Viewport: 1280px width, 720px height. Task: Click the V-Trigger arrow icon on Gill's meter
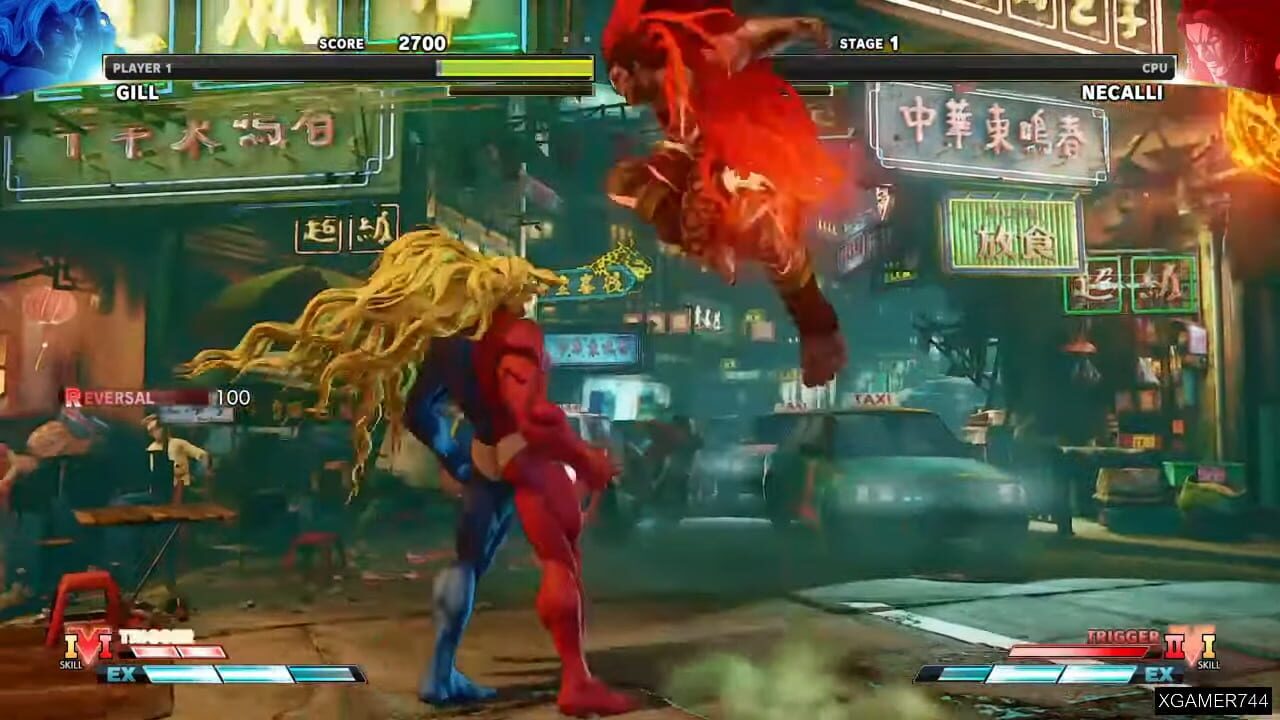pyautogui.click(x=88, y=646)
